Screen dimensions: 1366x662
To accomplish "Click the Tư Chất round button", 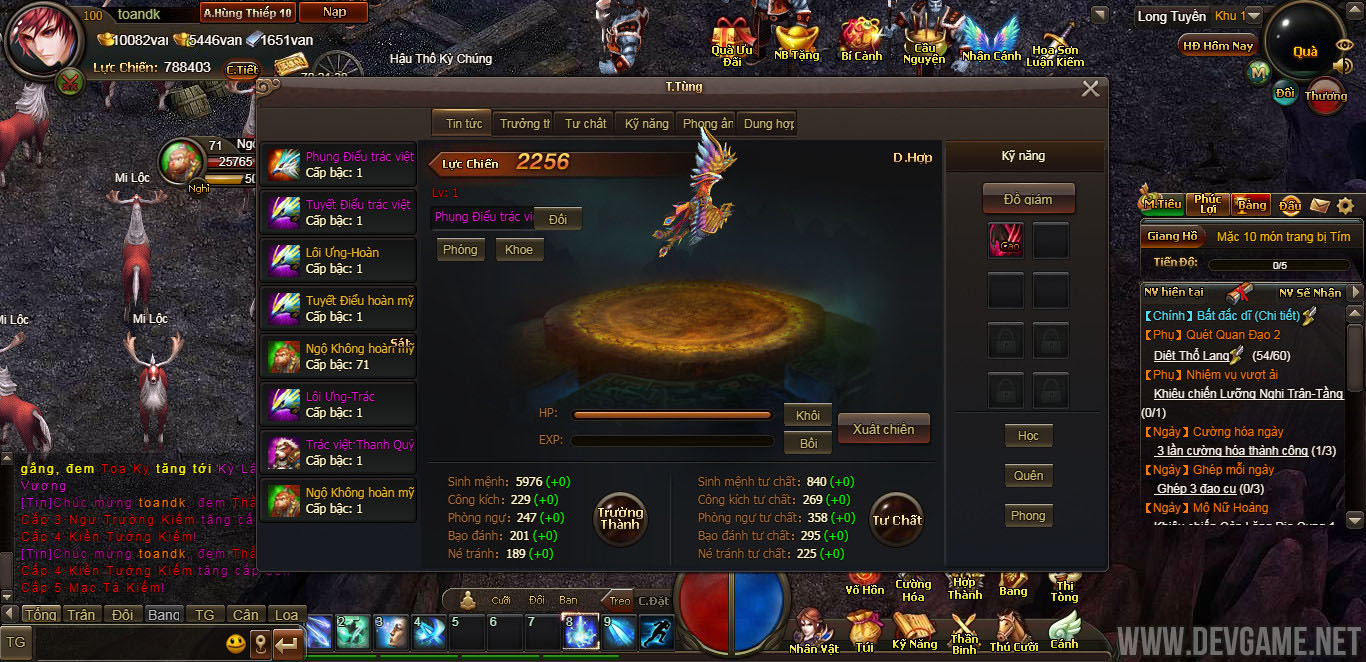I will (896, 519).
